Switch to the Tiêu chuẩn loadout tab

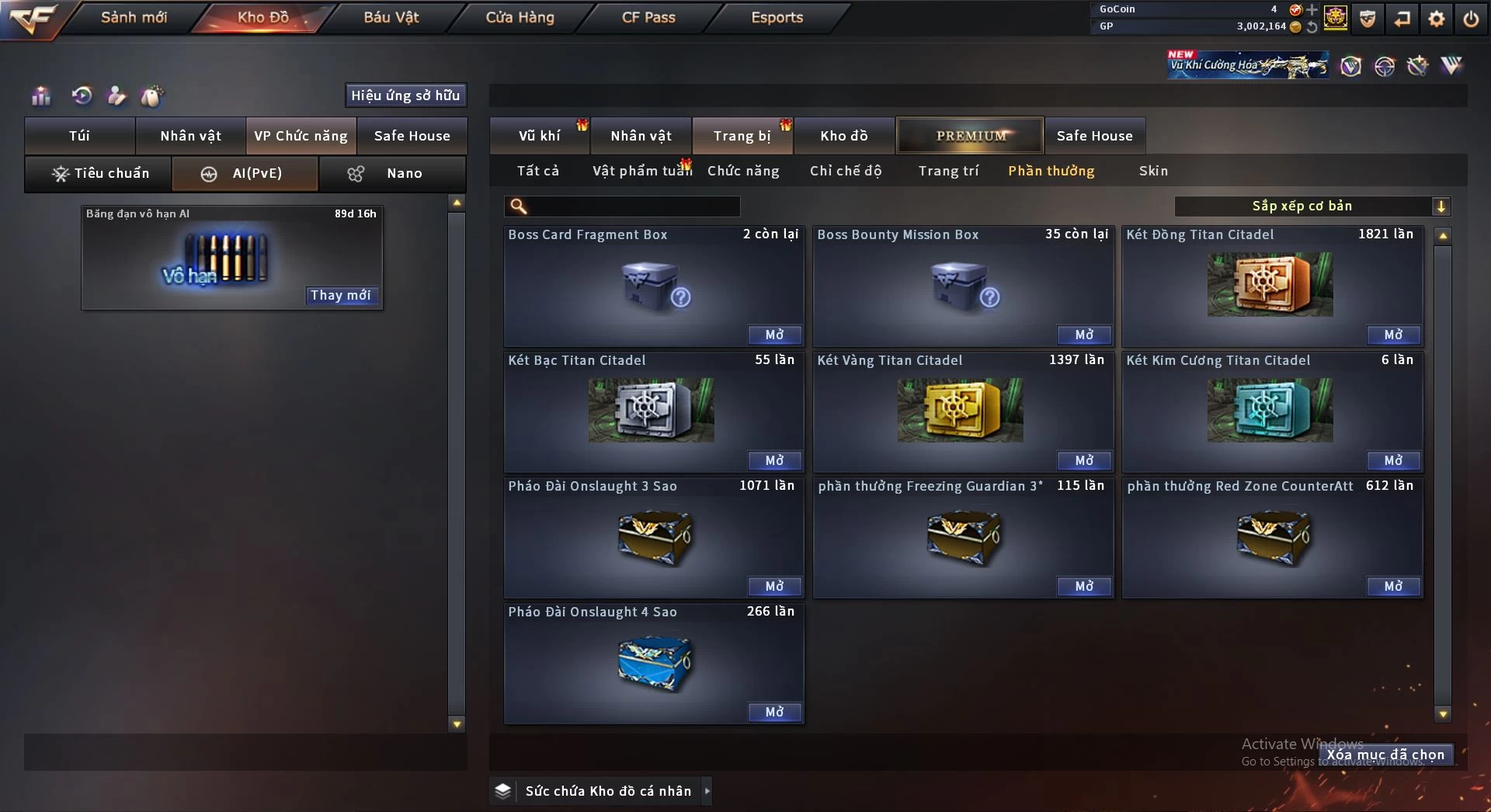click(x=99, y=173)
